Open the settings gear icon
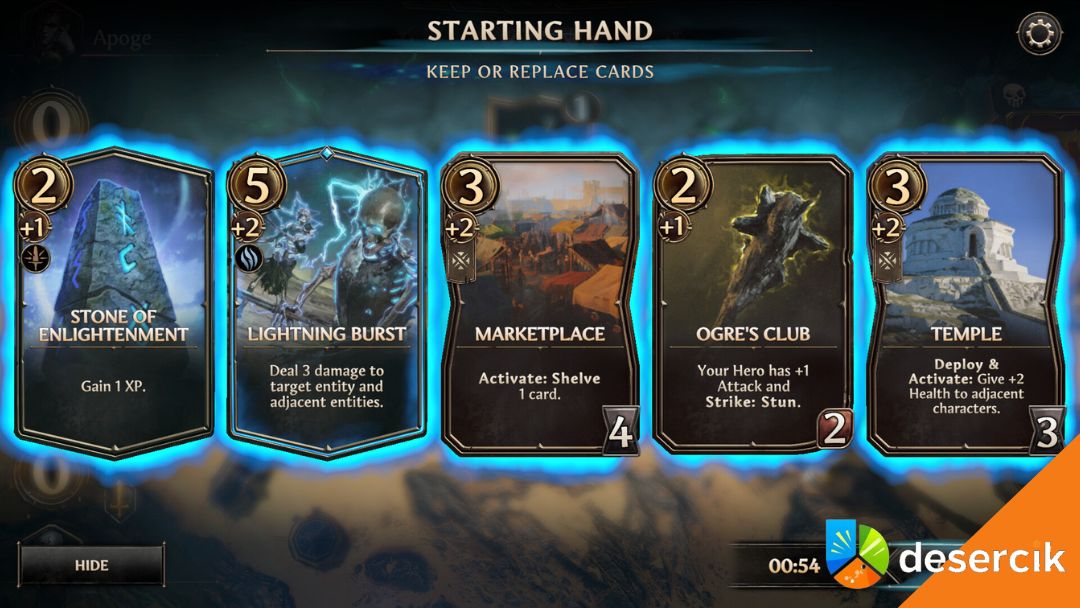1080x608 pixels. 1039,34
